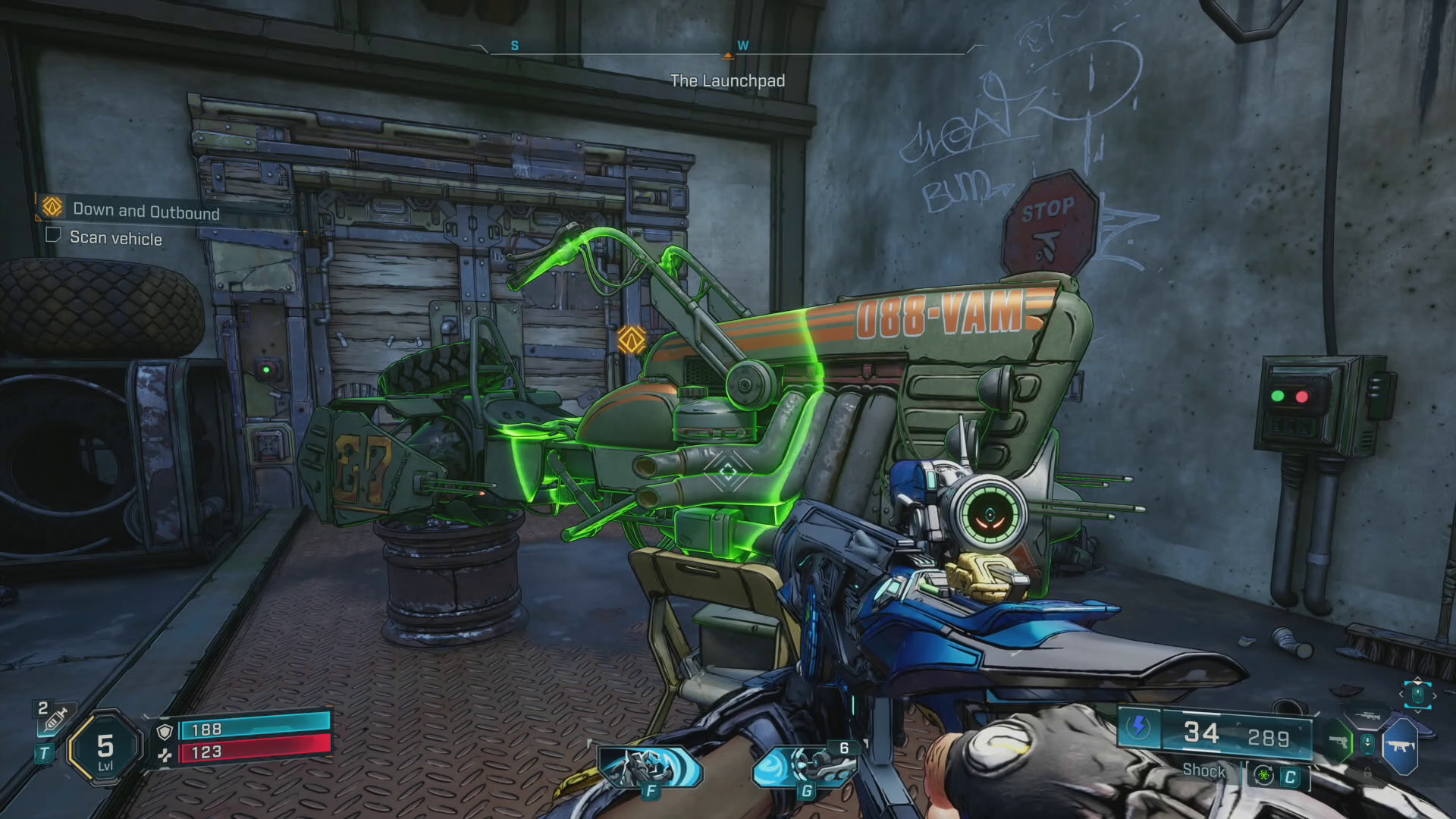Viewport: 1456px width, 819px height.
Task: Click the orange quest waypoint marker
Action: (x=631, y=340)
